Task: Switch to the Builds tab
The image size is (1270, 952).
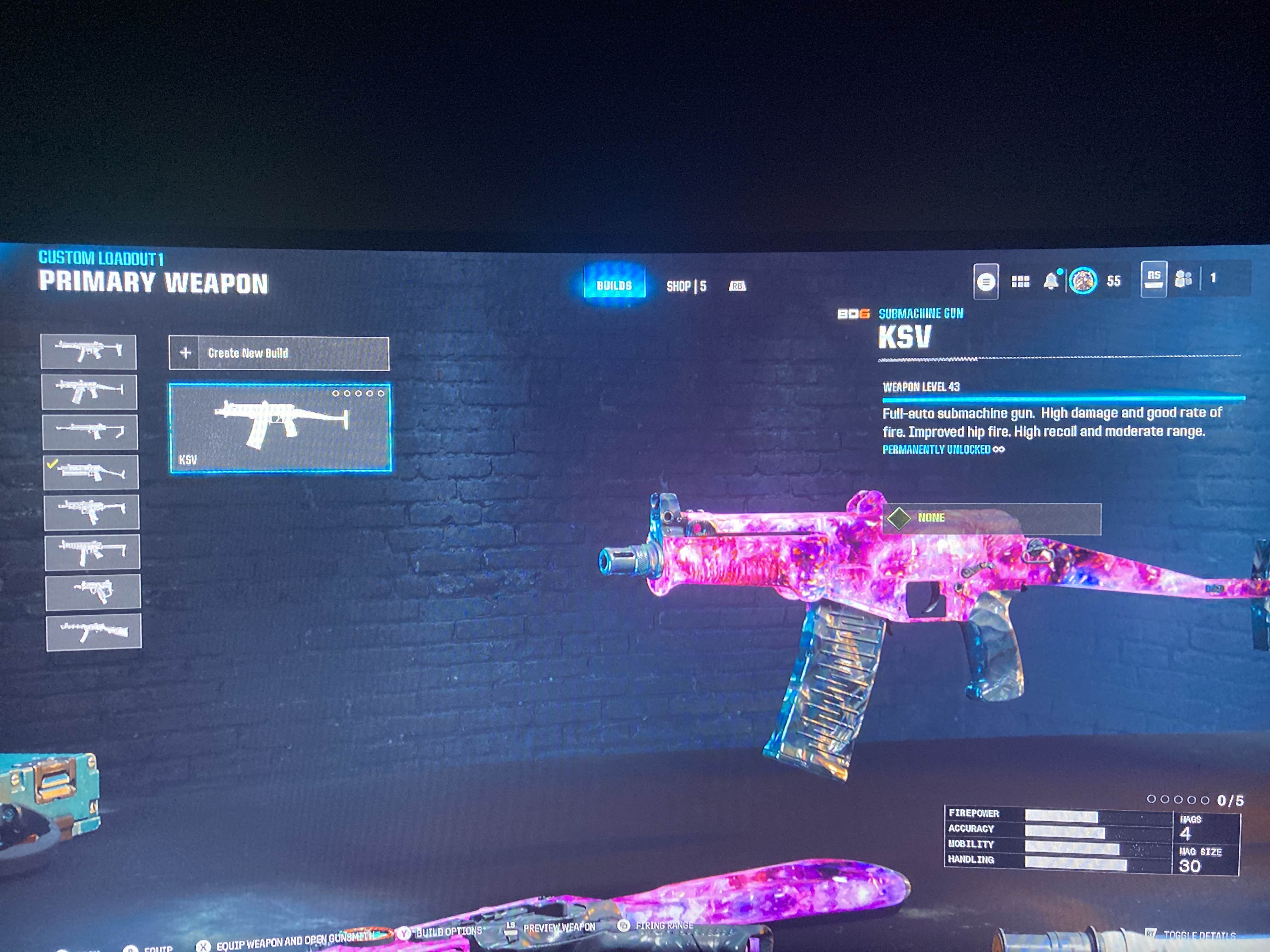Action: click(x=614, y=285)
